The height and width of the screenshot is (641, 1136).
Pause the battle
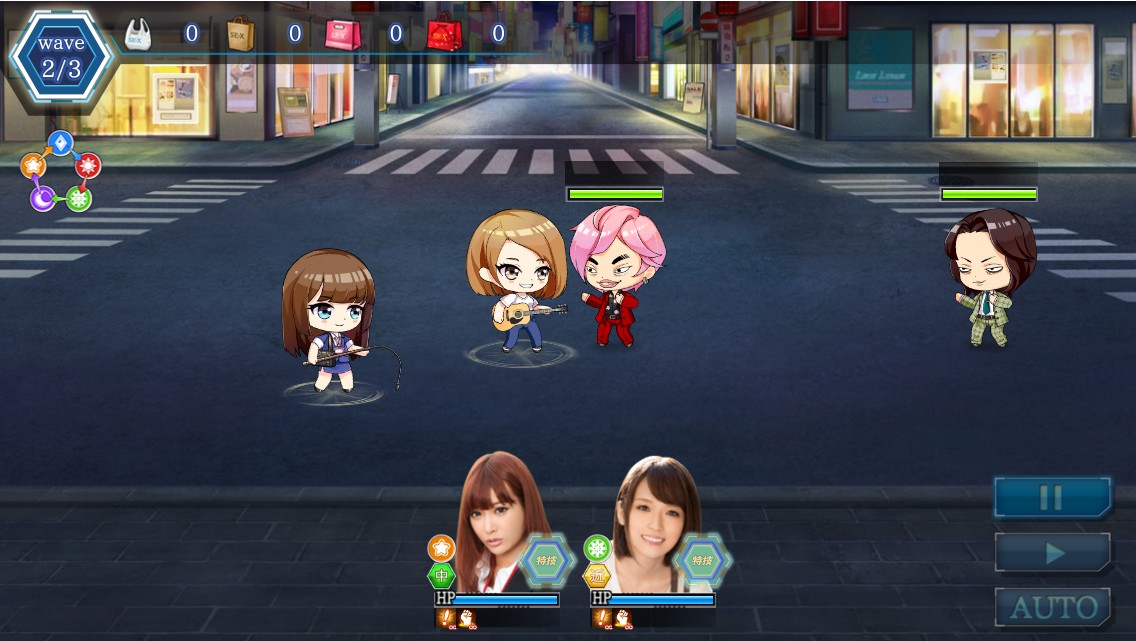(x=1052, y=497)
